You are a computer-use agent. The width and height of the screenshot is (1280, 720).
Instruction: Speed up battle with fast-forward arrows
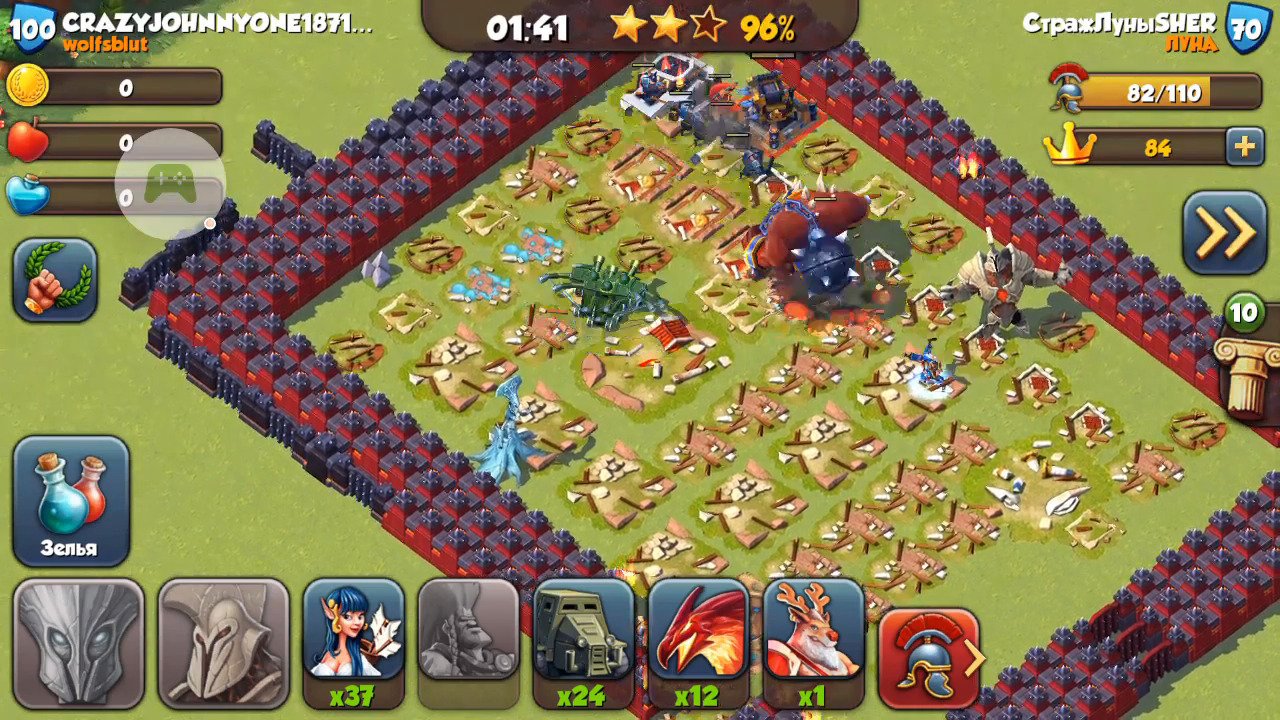pyautogui.click(x=1225, y=233)
